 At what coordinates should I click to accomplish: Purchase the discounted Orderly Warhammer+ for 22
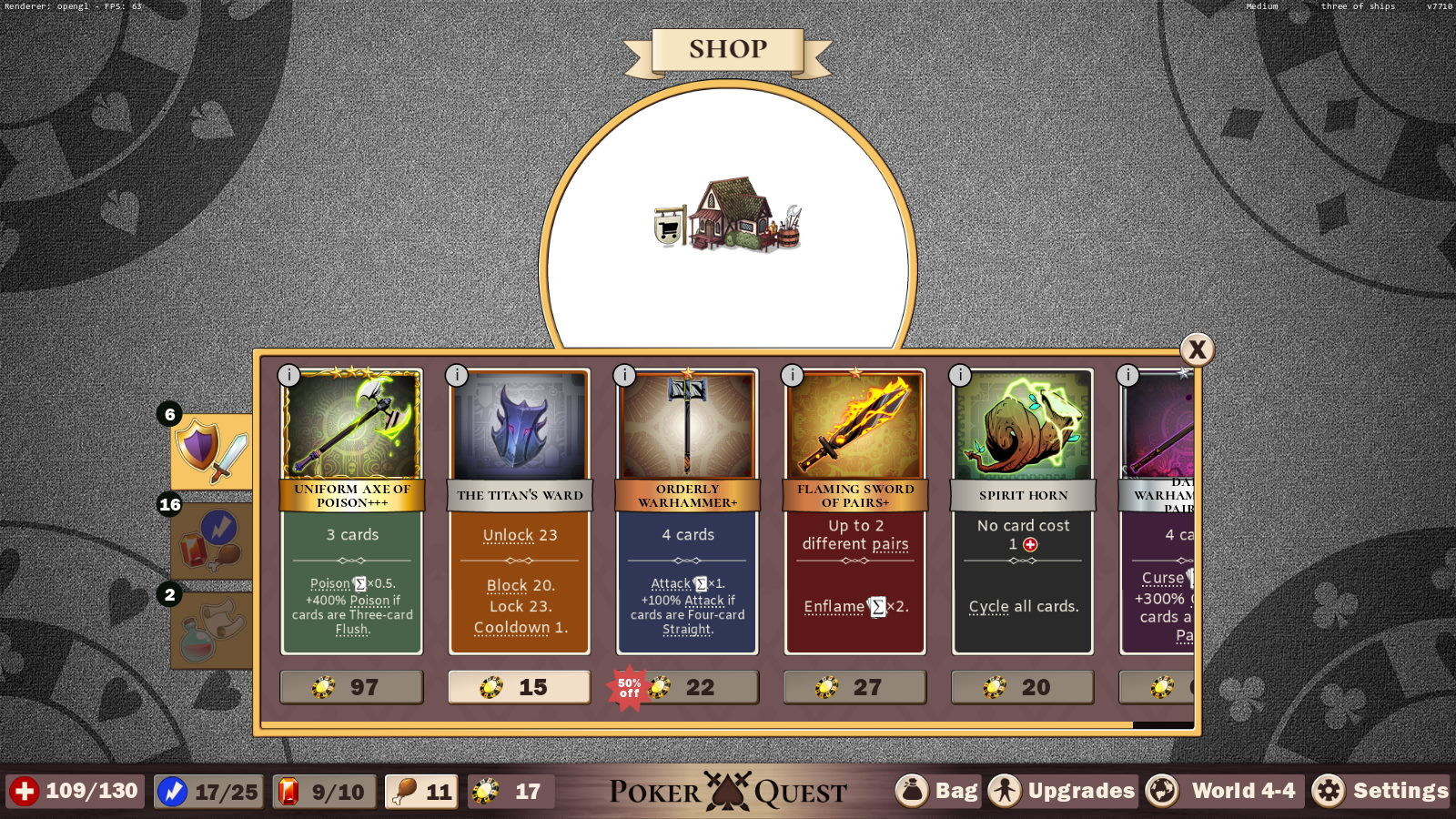coord(696,687)
